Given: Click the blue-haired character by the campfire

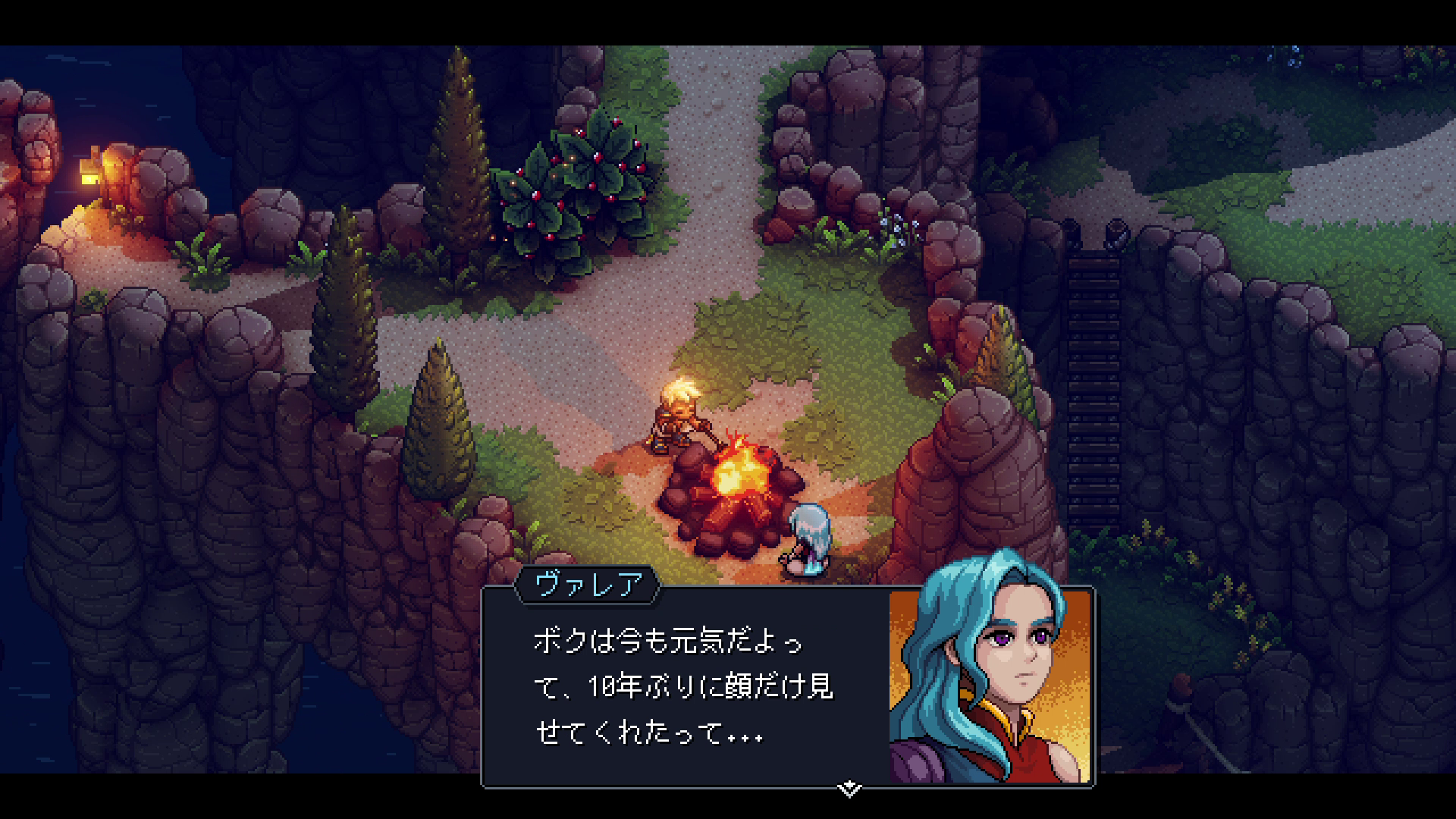Looking at the screenshot, I should point(808,538).
